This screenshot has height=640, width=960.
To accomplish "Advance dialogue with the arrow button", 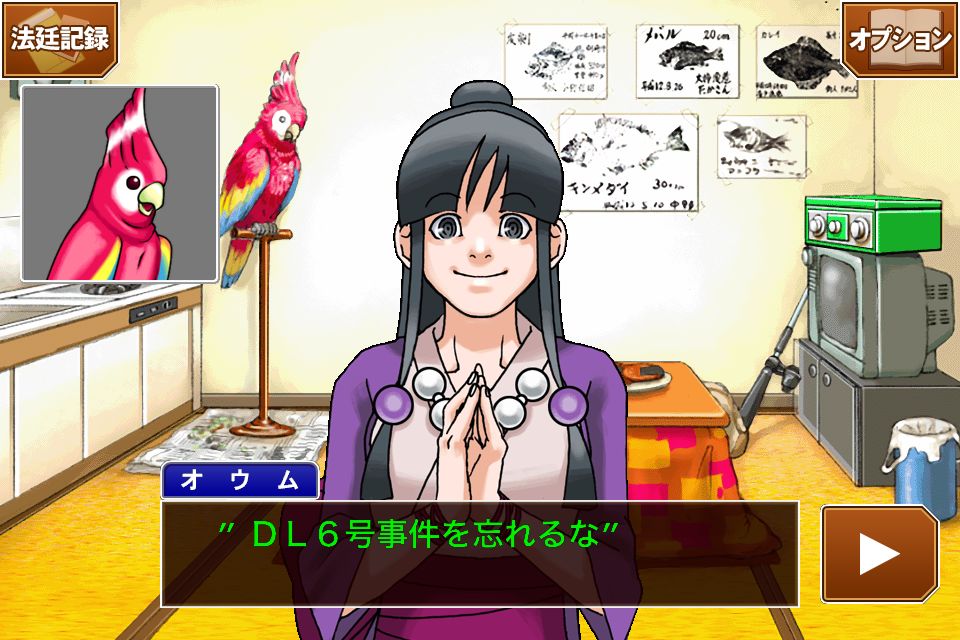I will pos(879,553).
